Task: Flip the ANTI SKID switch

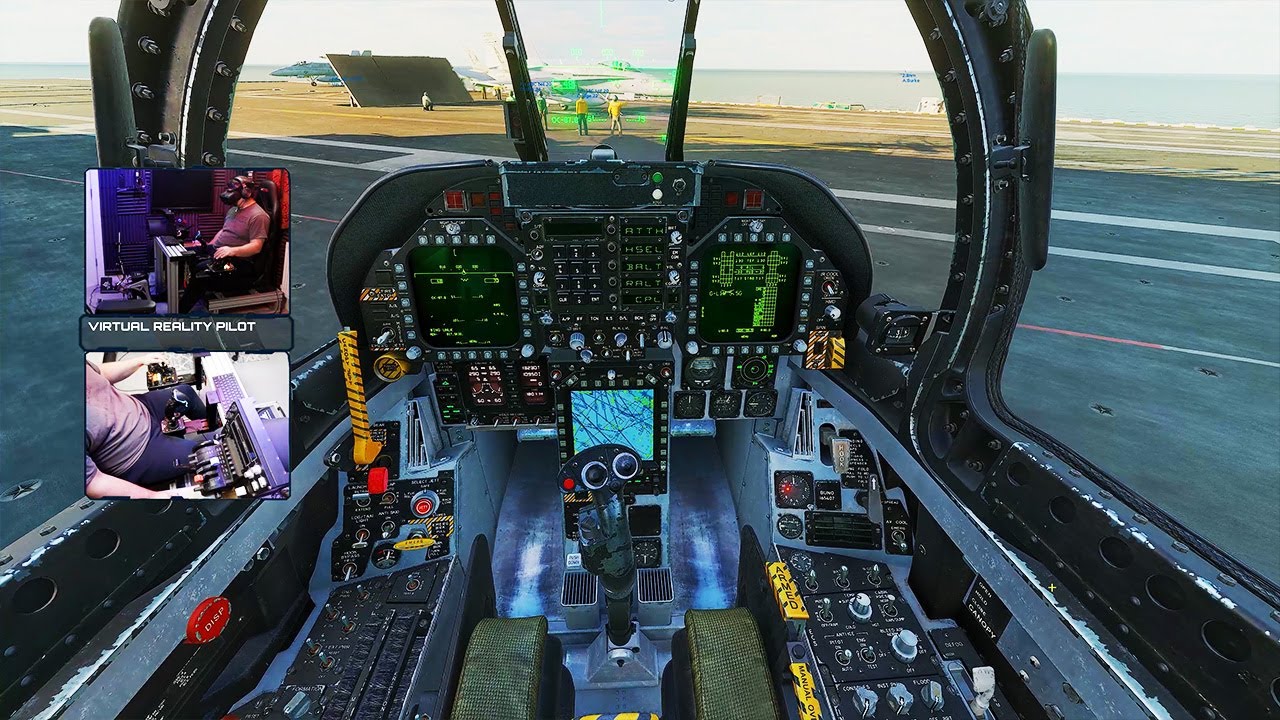Action: click(x=387, y=527)
